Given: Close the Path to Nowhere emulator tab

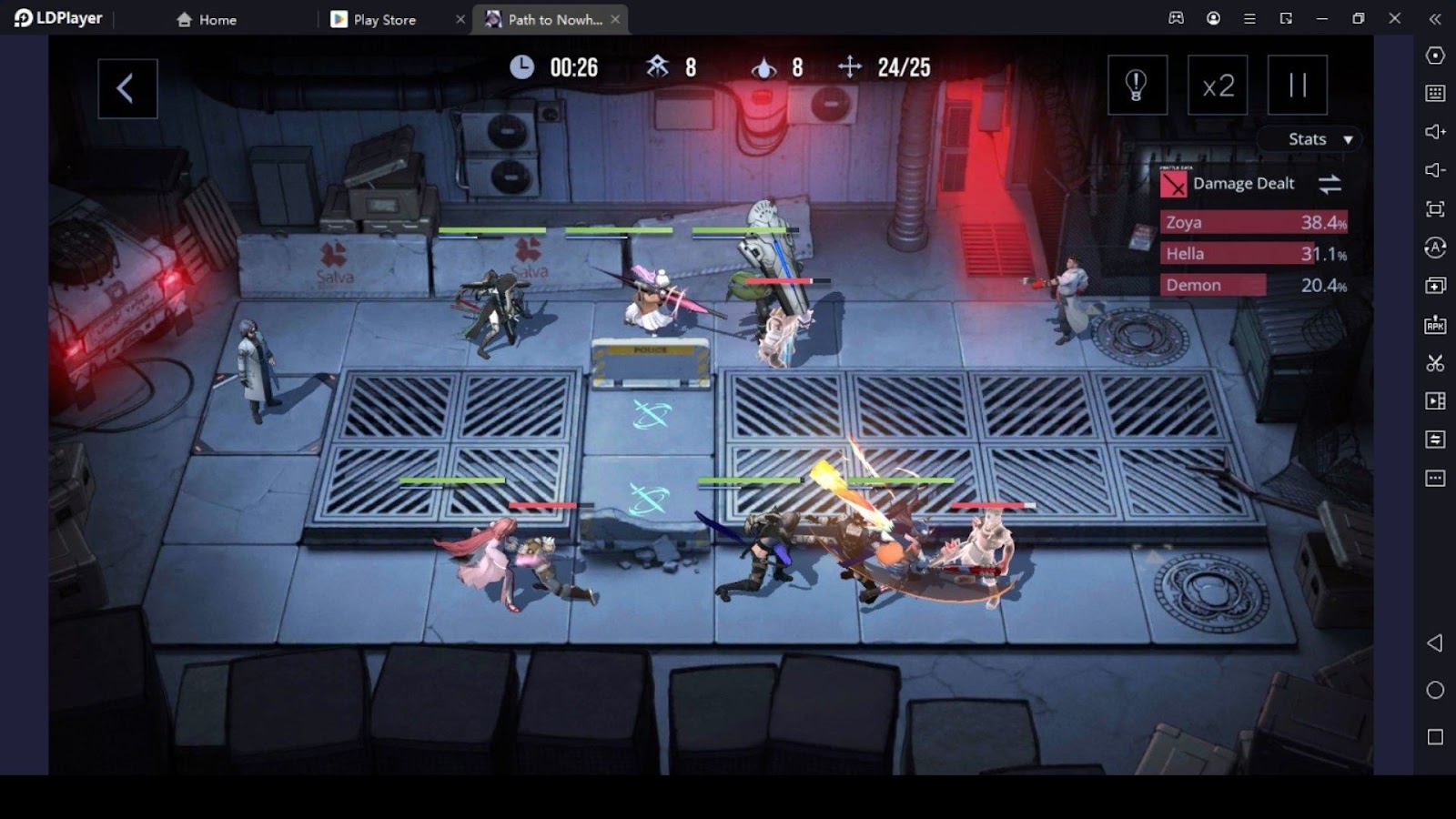Looking at the screenshot, I should pos(616,19).
